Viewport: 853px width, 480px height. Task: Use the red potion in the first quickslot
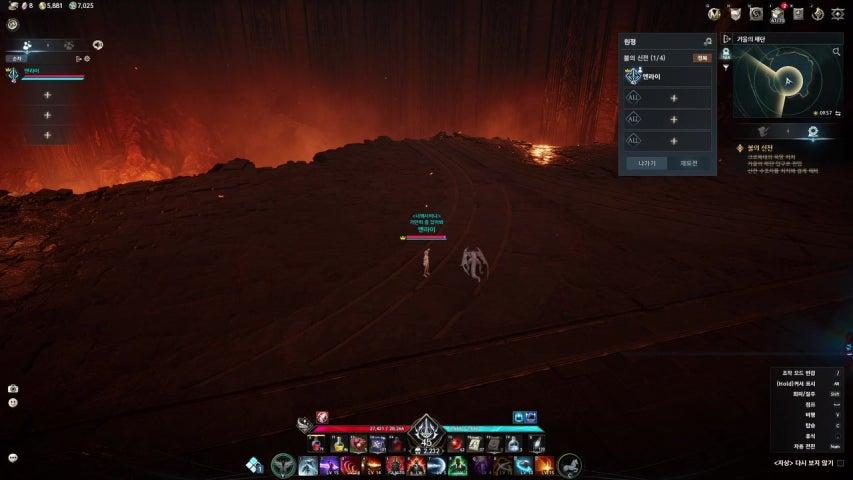pos(316,444)
